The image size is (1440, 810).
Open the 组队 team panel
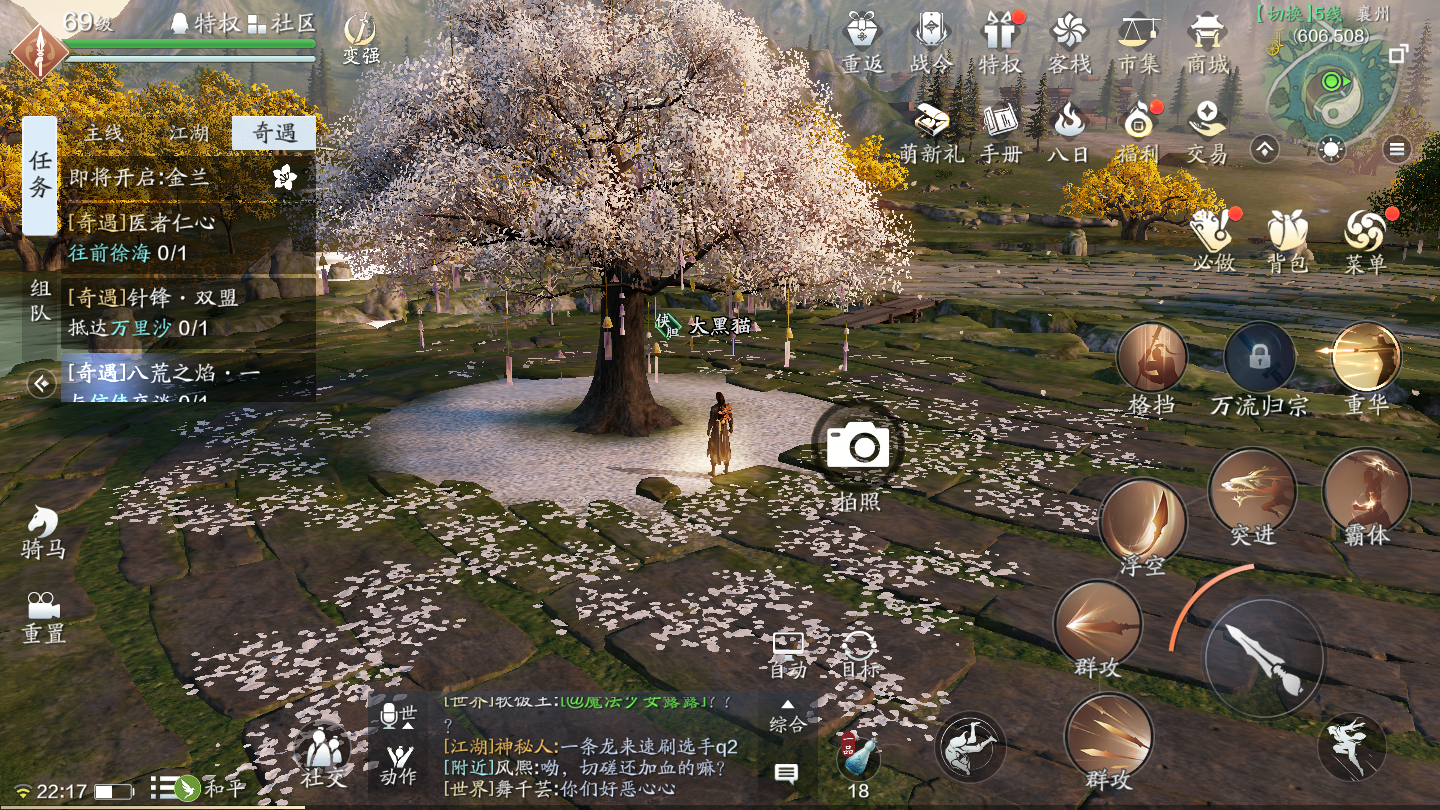tap(40, 301)
